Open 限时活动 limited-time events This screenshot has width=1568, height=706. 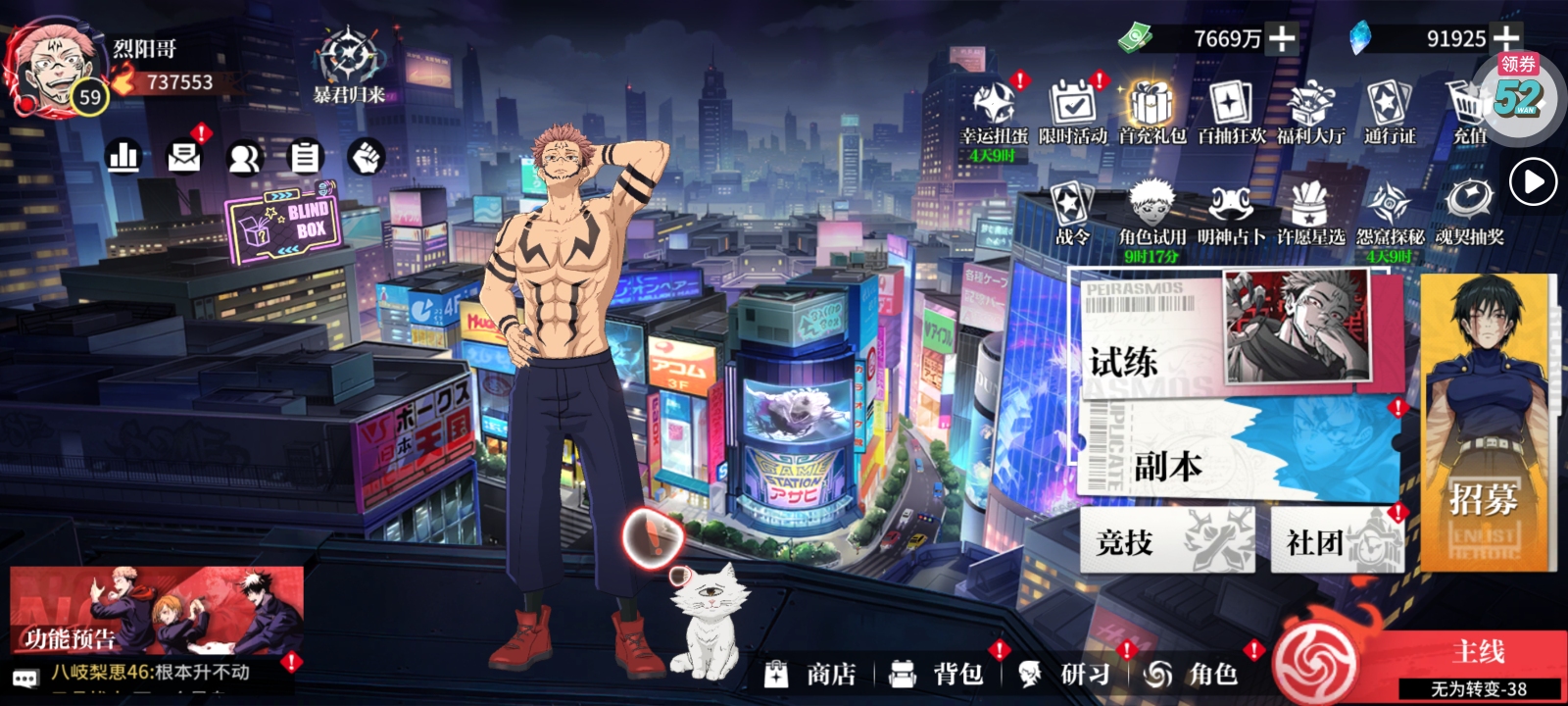pos(1072,112)
